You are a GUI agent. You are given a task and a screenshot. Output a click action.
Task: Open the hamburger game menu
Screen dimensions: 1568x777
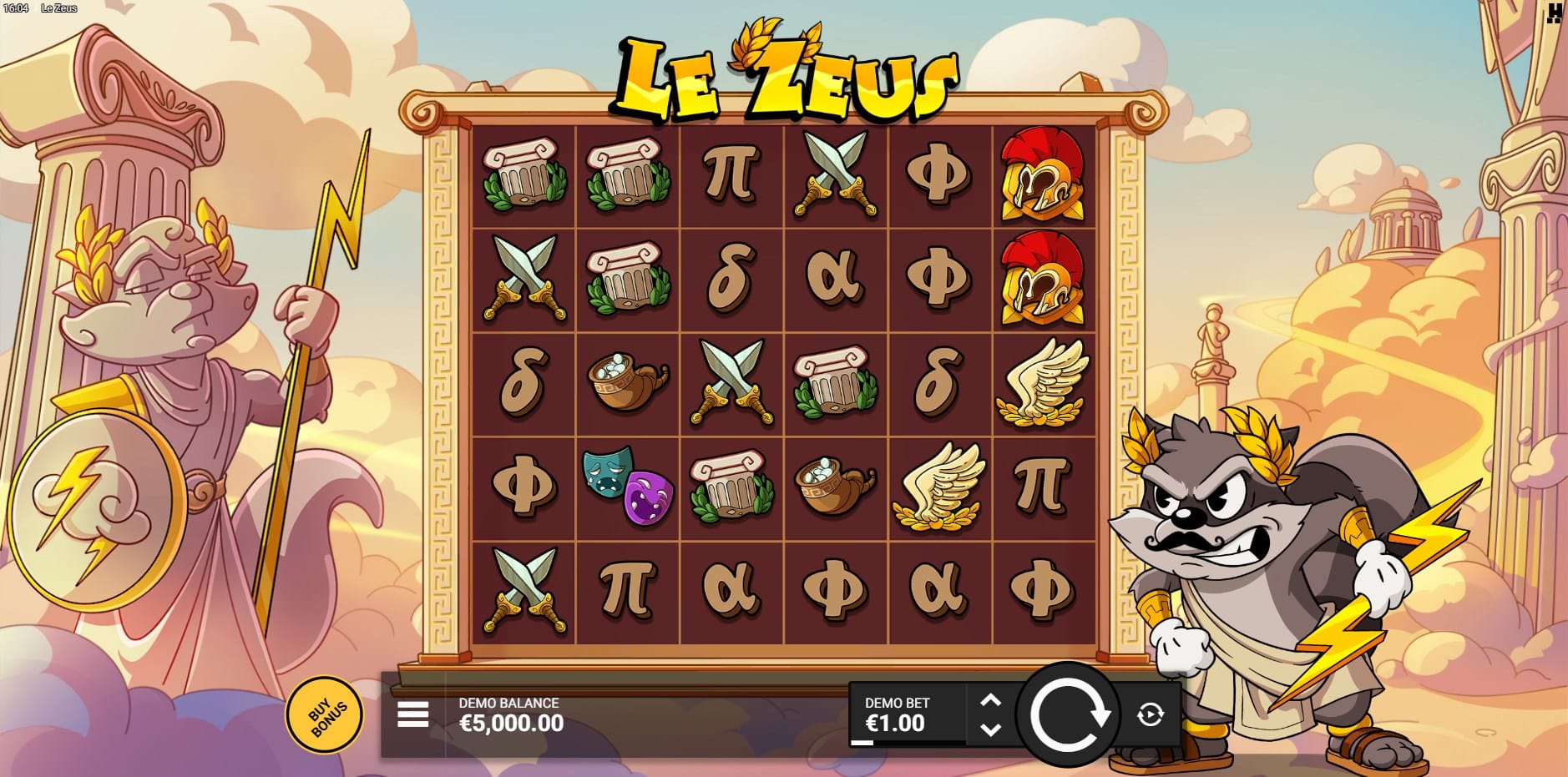[x=413, y=714]
